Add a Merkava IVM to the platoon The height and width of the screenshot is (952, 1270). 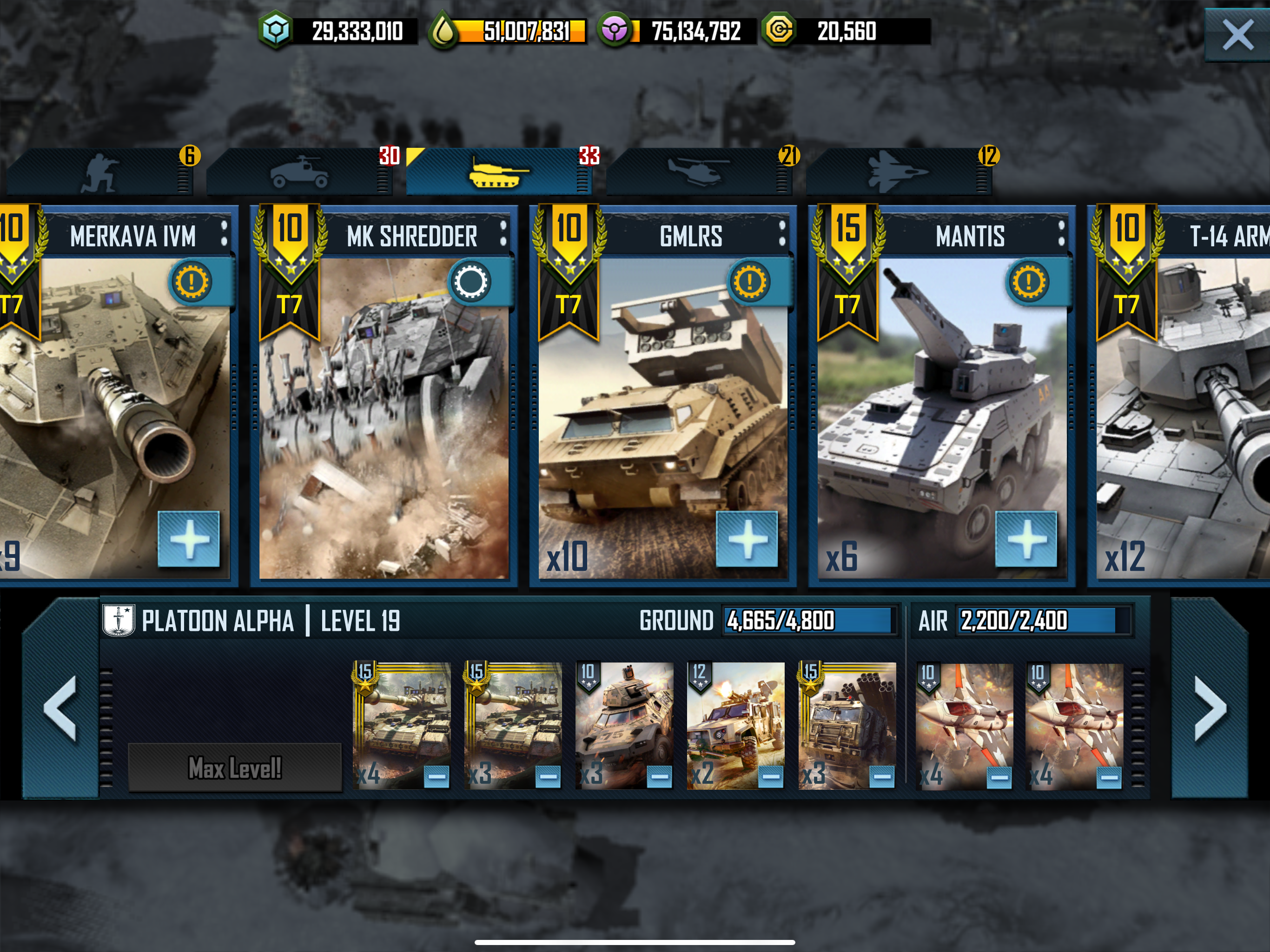click(189, 539)
